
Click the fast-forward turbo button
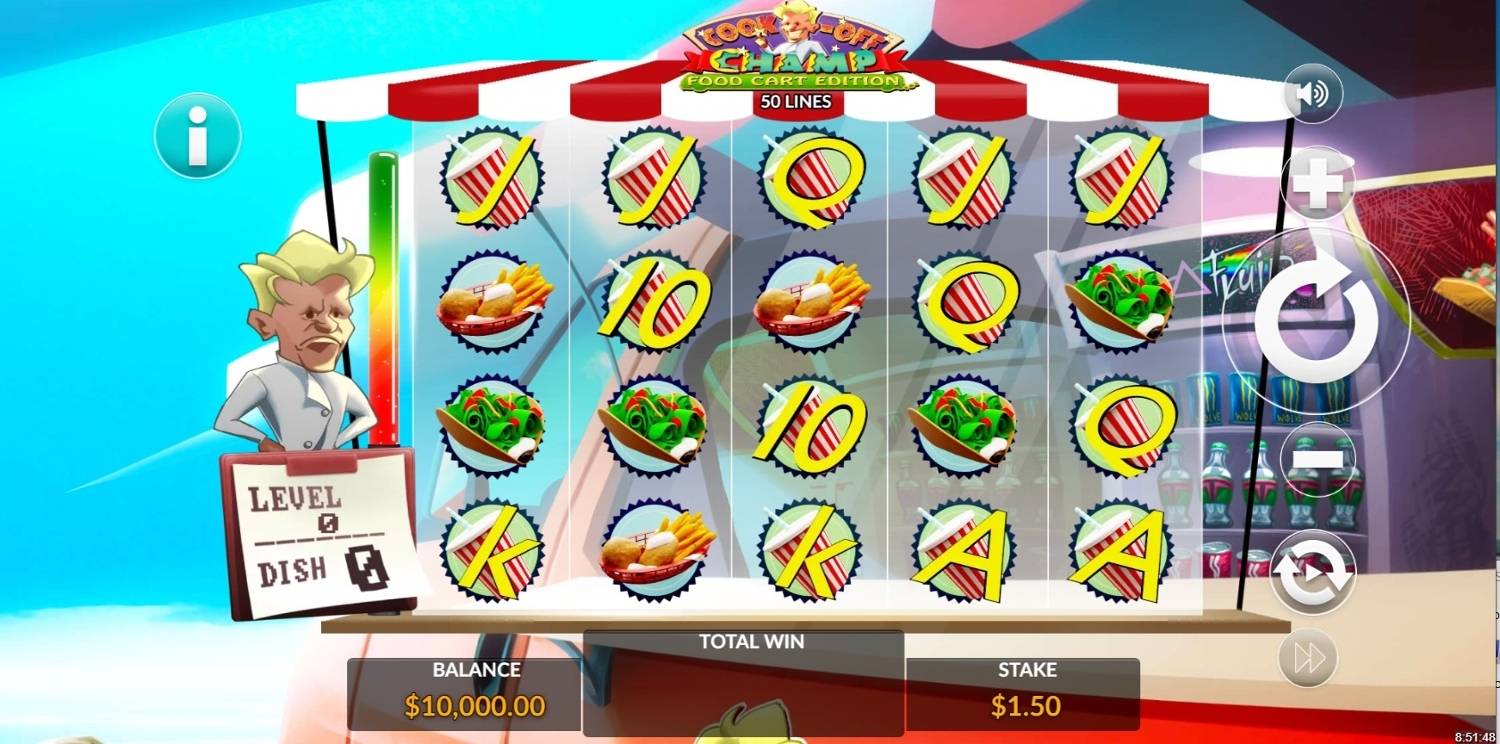1308,657
